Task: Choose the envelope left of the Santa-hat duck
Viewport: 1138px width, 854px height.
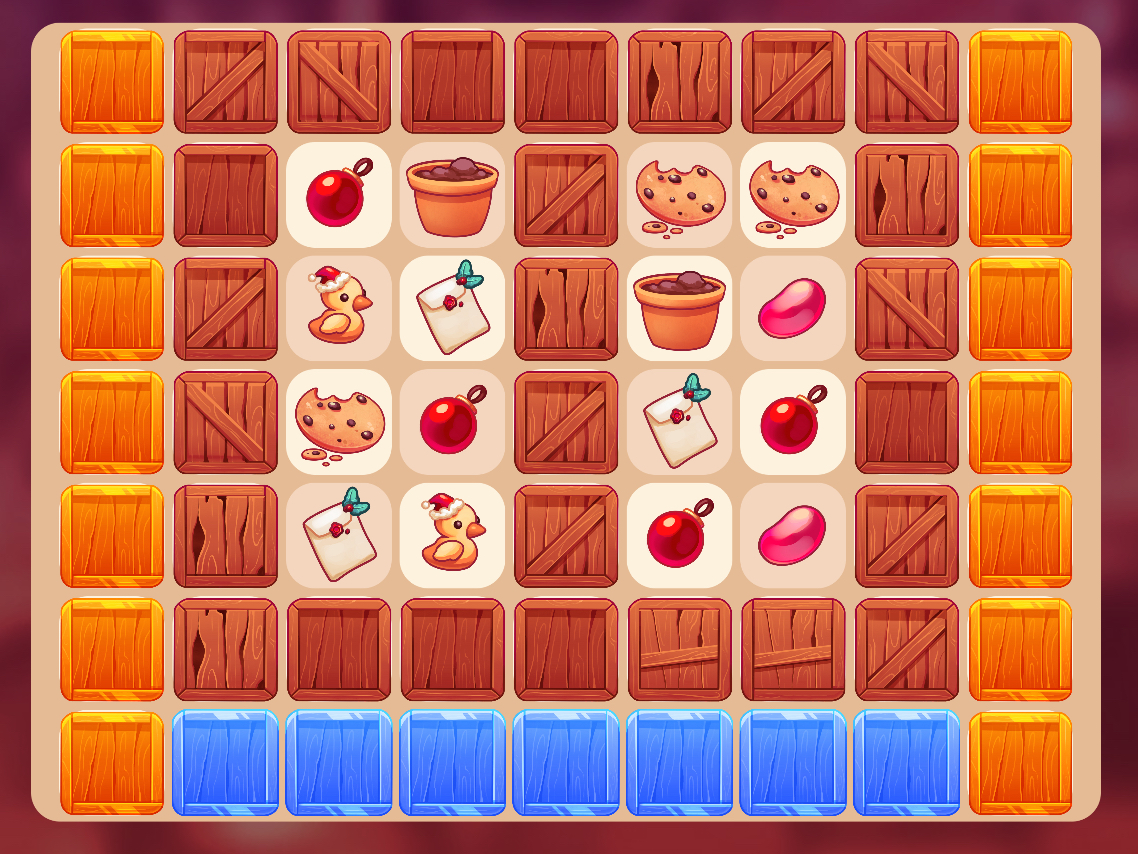Action: pos(339,536)
